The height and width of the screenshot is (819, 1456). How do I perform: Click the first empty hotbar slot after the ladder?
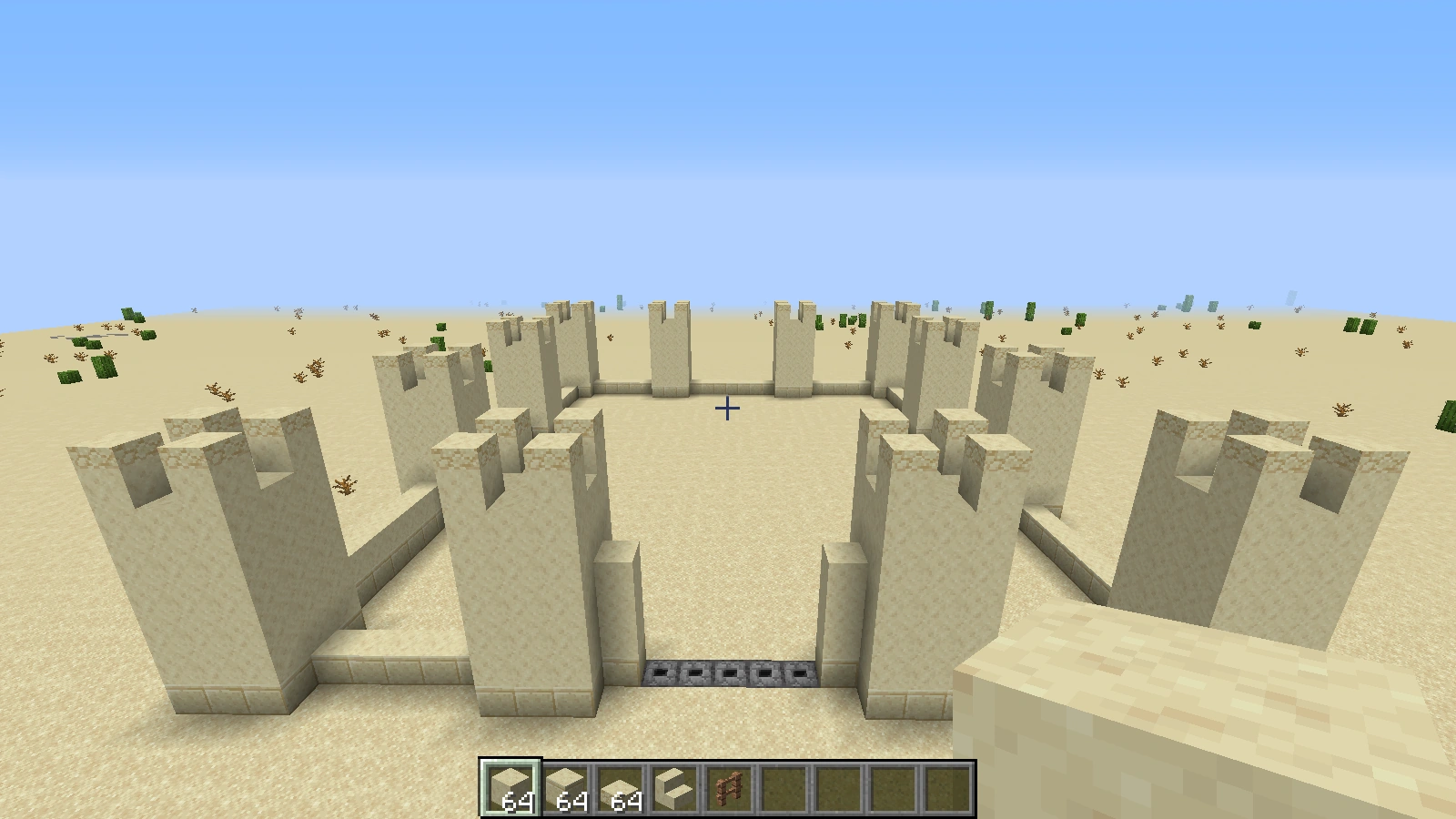tap(783, 785)
